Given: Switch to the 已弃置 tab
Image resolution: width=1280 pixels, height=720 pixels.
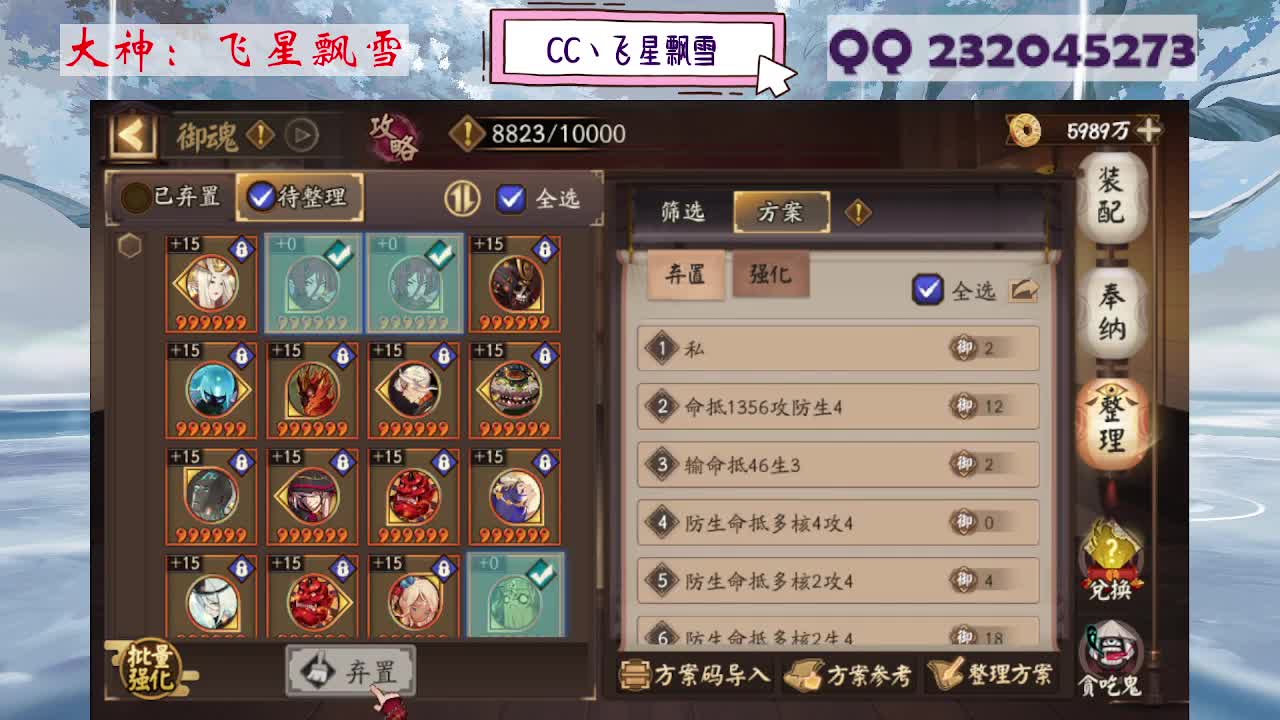Looking at the screenshot, I should (167, 198).
